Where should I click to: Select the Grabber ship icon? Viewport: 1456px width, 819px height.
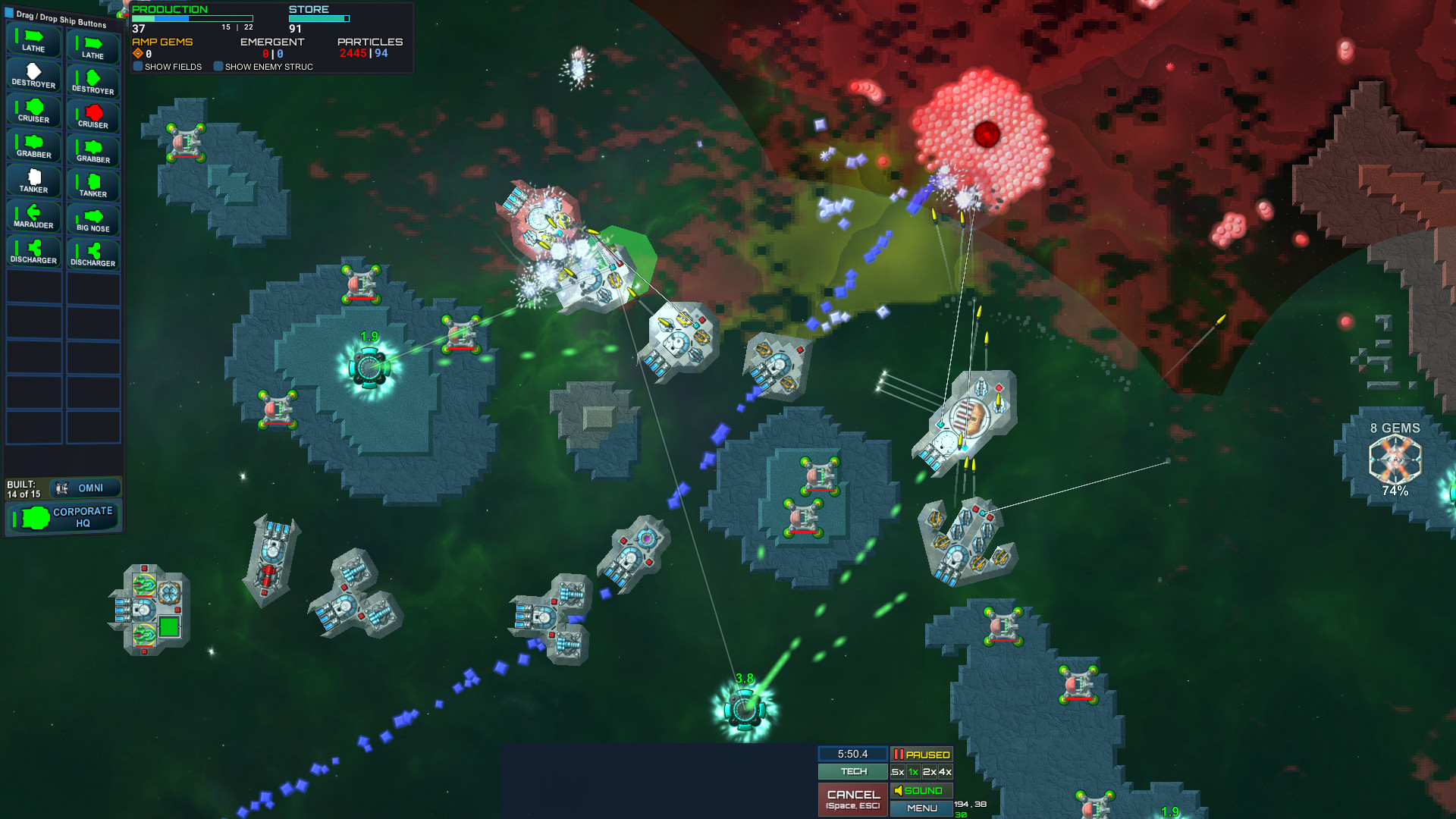click(33, 146)
